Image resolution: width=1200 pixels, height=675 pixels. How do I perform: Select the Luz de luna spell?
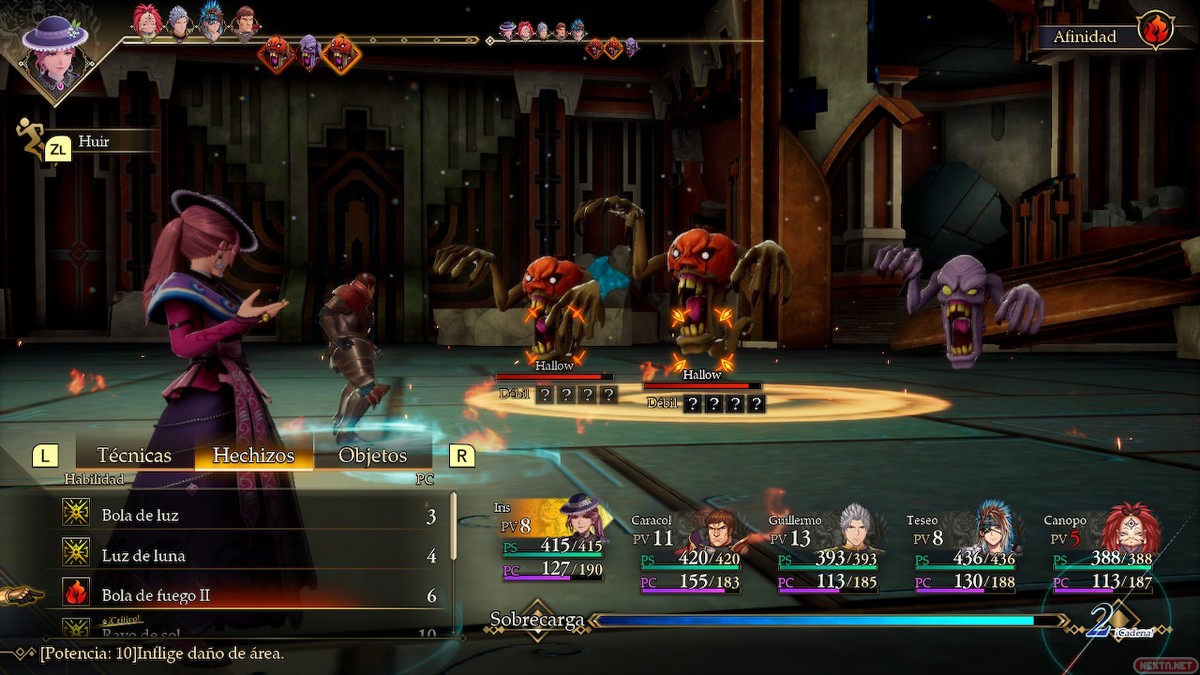point(250,555)
